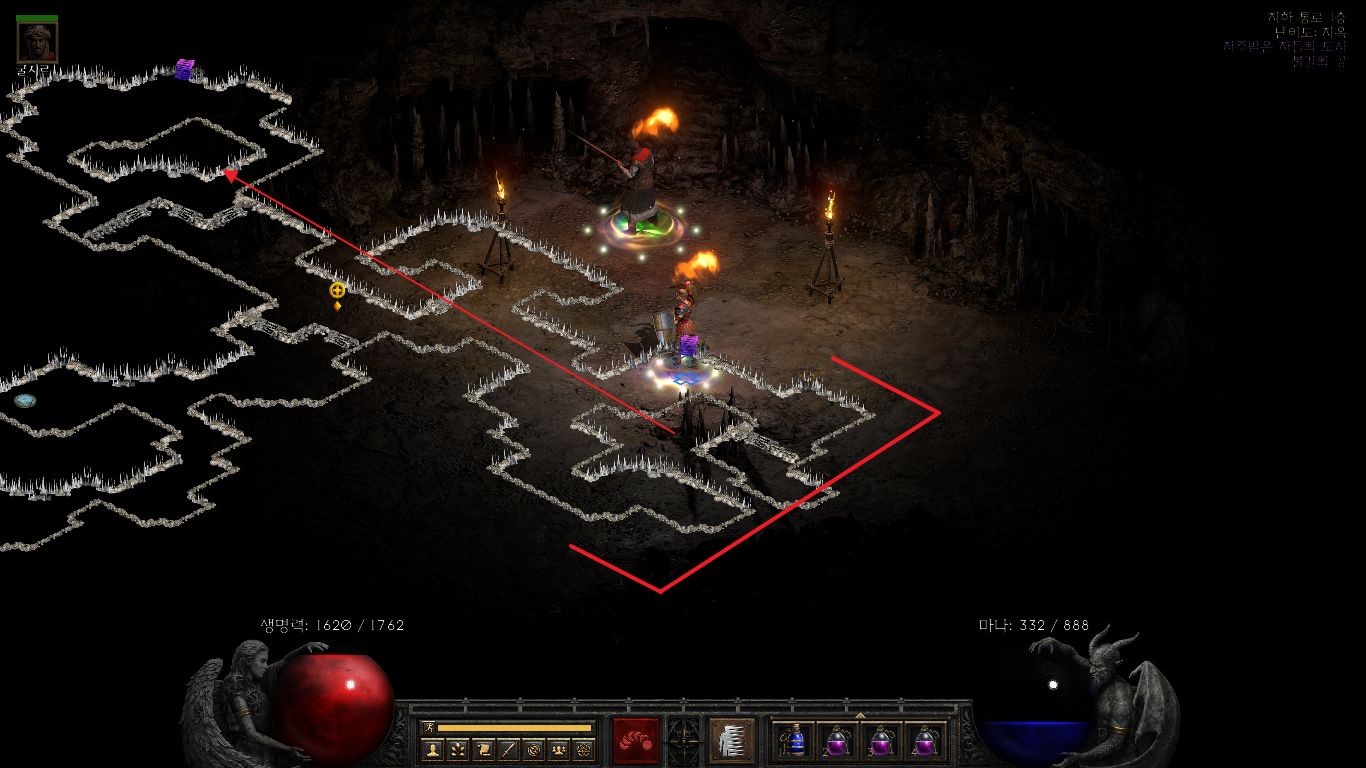
Task: Use the purple rejuvenation potion in belt slot 4
Action: tap(923, 741)
